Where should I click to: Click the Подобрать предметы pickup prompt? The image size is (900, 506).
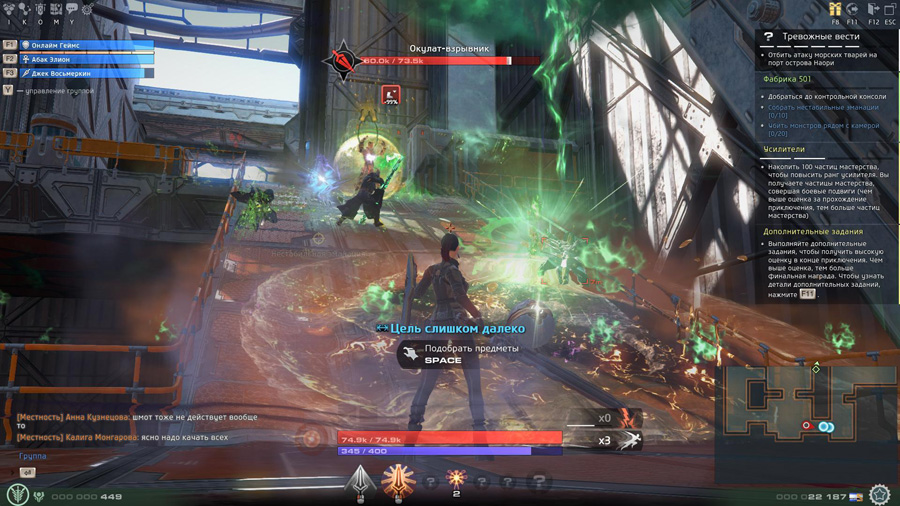coord(462,353)
